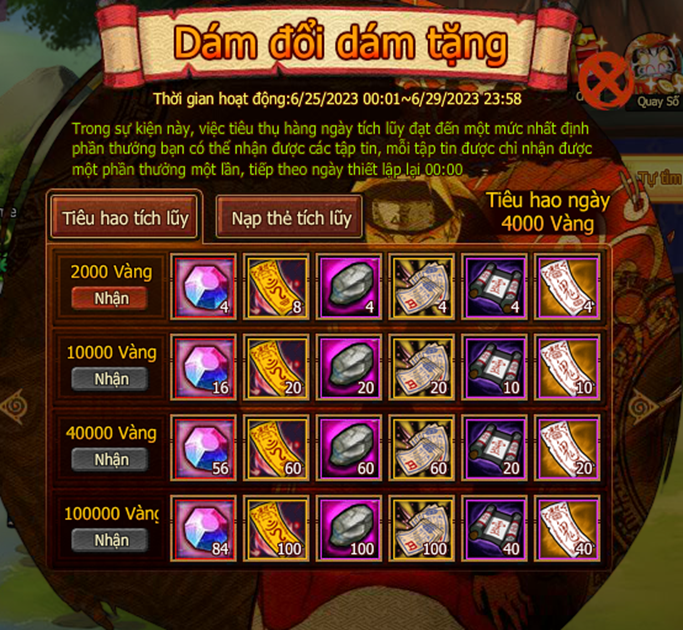Switch to Tiêu hao tích lũy tab
The width and height of the screenshot is (683, 630).
125,217
